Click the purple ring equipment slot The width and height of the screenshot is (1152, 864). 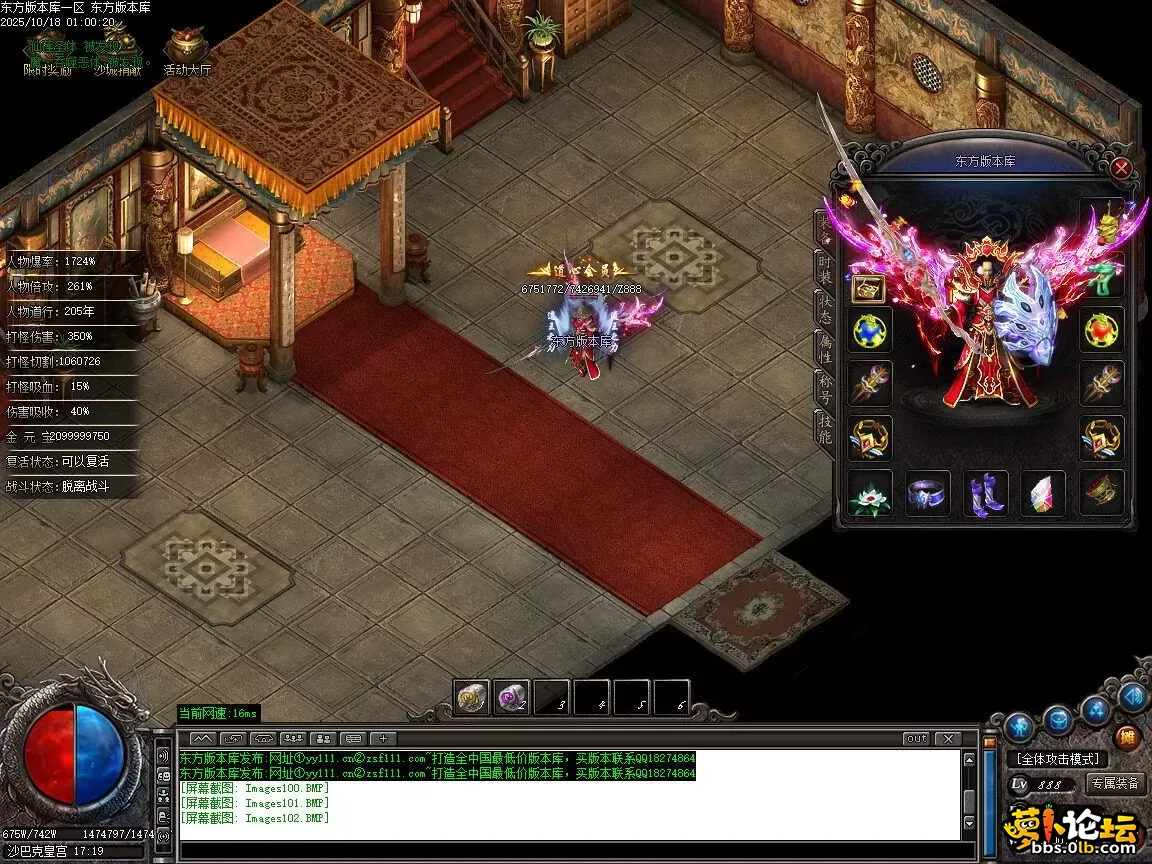[927, 493]
